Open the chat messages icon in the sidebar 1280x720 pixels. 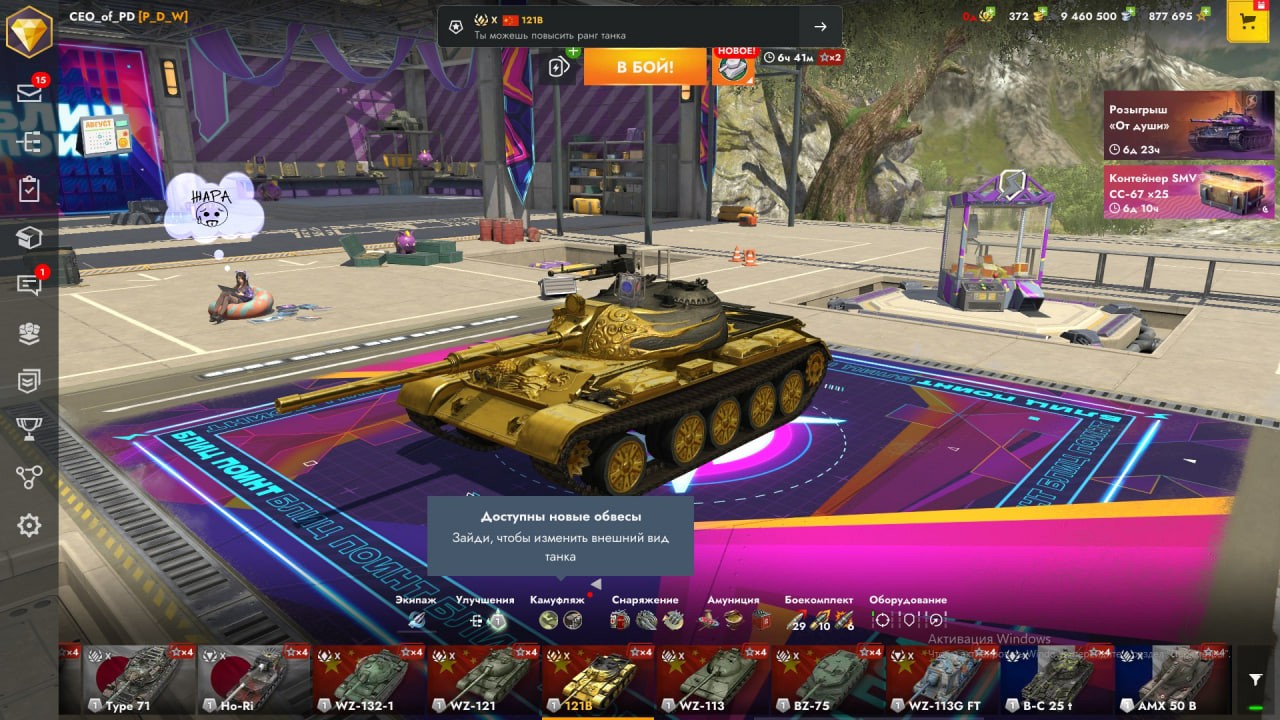tap(29, 286)
